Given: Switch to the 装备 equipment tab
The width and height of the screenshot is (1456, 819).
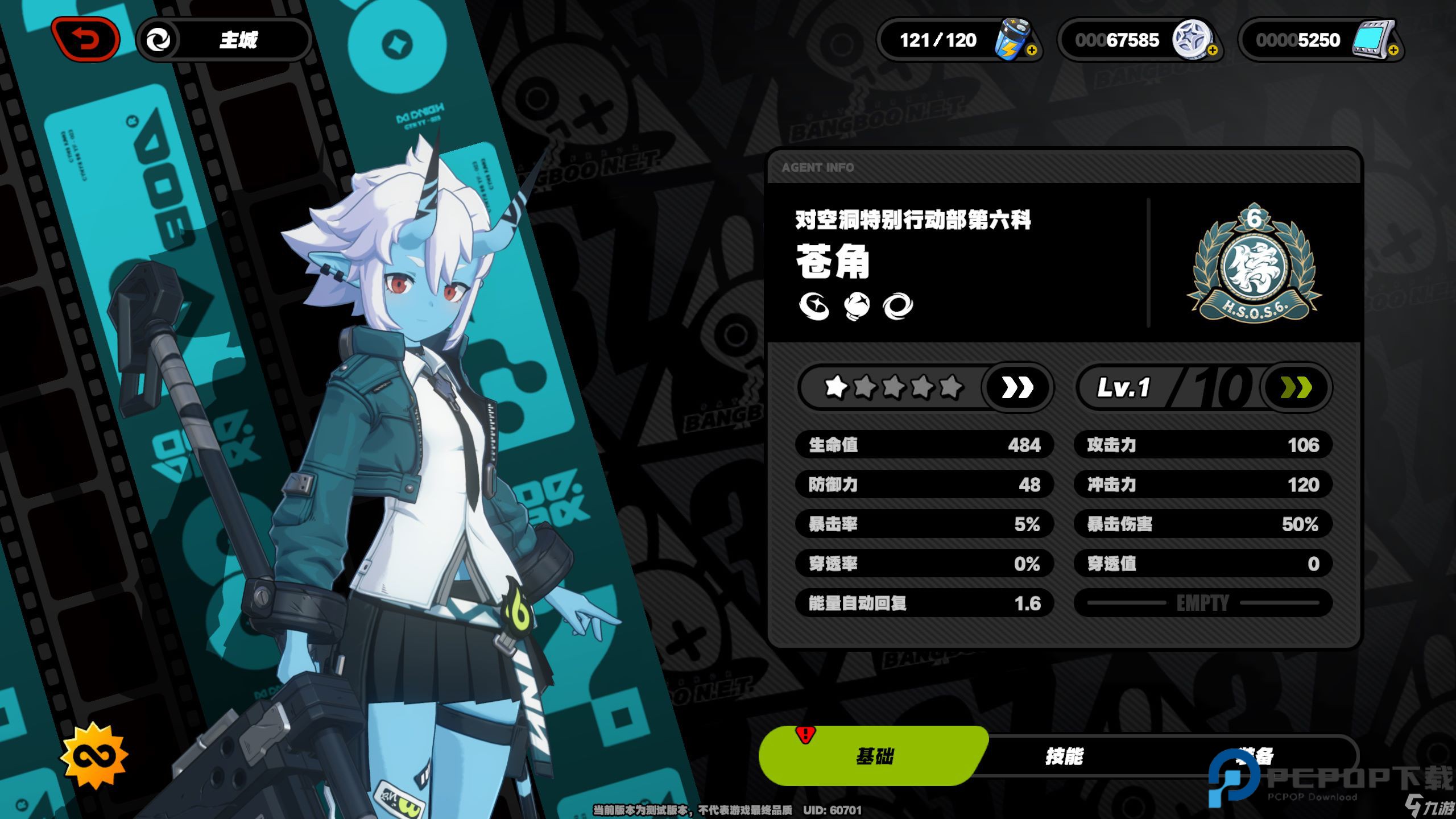Looking at the screenshot, I should (x=1257, y=756).
